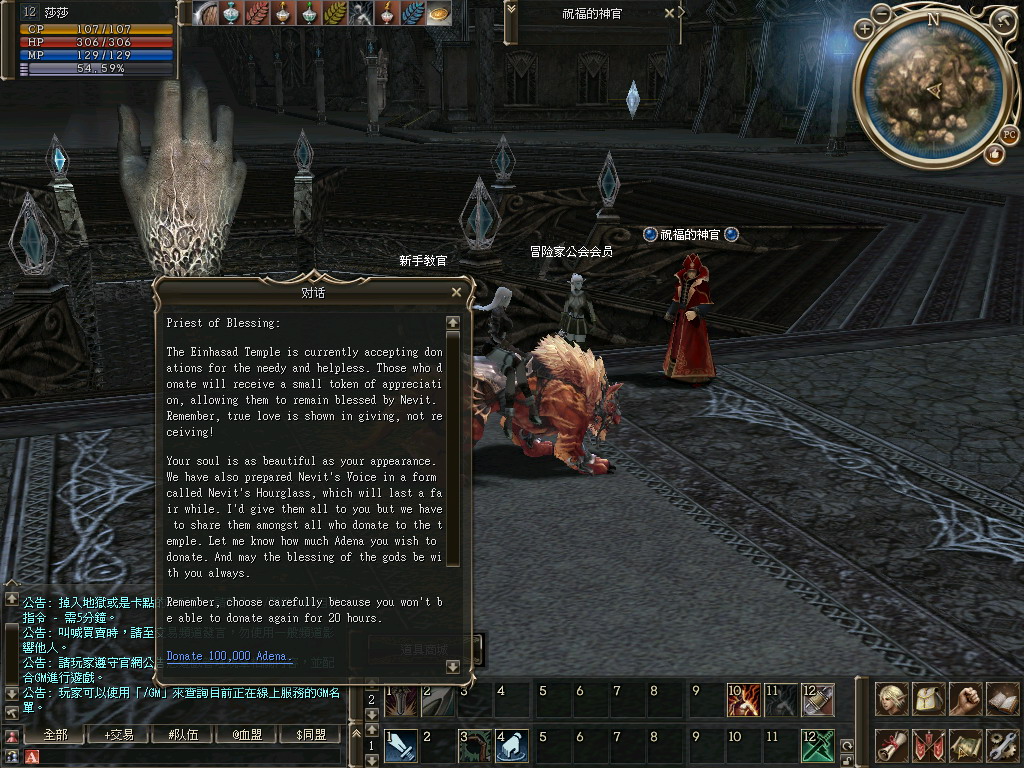Switch to the 全部 chat tab
Viewport: 1024px width, 768px height.
click(x=55, y=735)
